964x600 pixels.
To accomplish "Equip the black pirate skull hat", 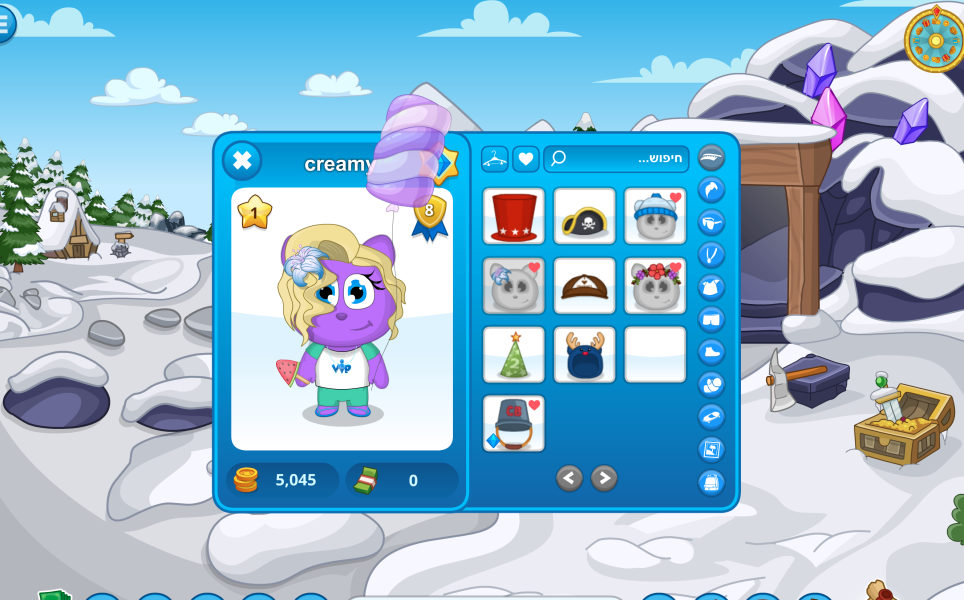I will tap(584, 216).
